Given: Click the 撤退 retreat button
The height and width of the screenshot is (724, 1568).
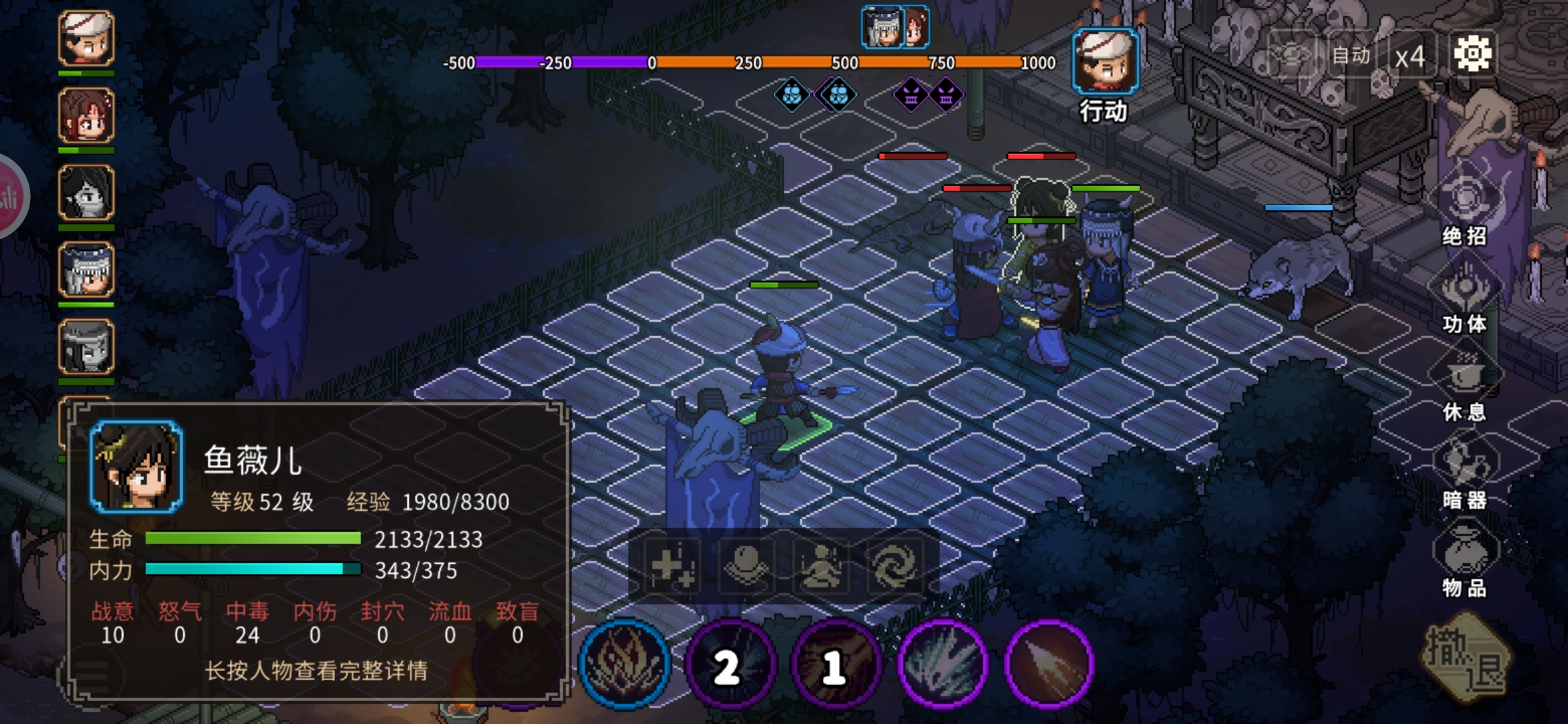Looking at the screenshot, I should (1466, 660).
